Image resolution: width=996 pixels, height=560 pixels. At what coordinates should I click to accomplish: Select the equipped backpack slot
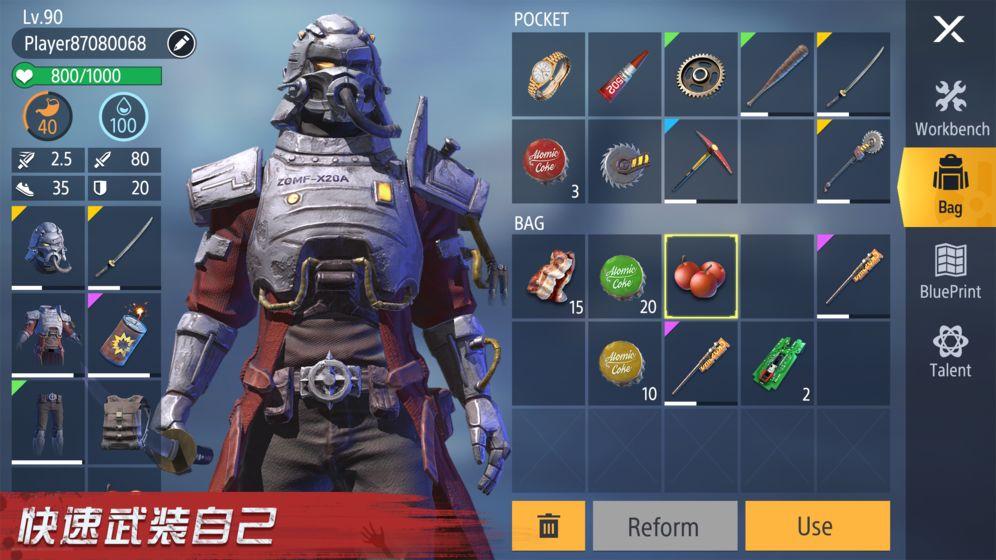(x=124, y=422)
